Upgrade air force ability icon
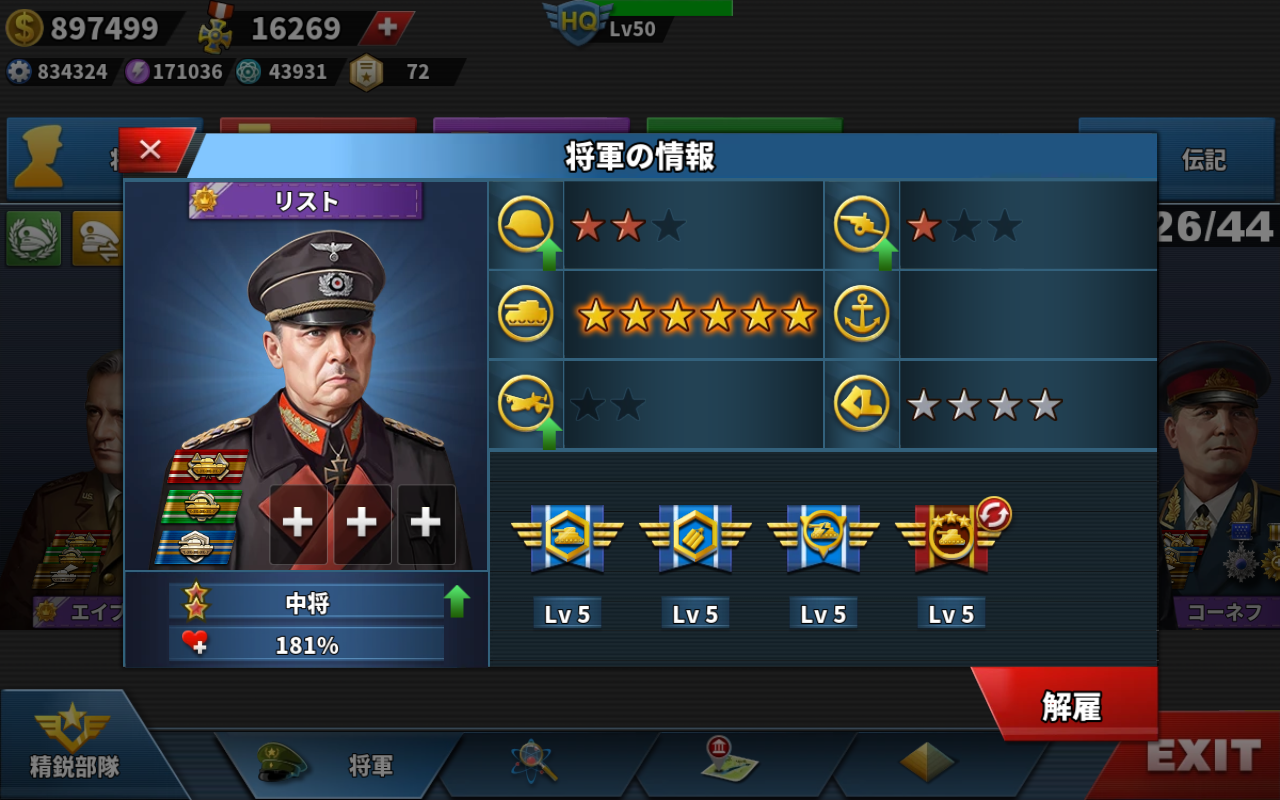The height and width of the screenshot is (800, 1280). (x=548, y=433)
